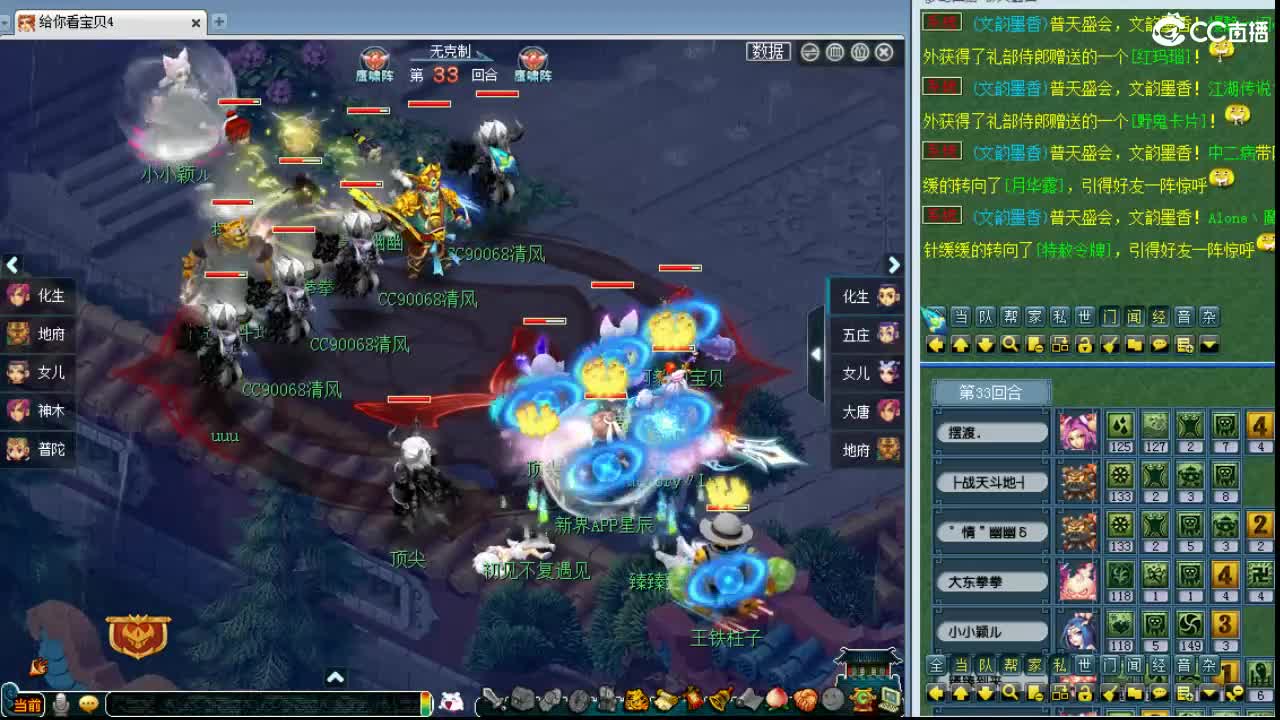Collapse the battle panel using the upward chevron
Viewport: 1280px width, 720px height.
(x=335, y=676)
